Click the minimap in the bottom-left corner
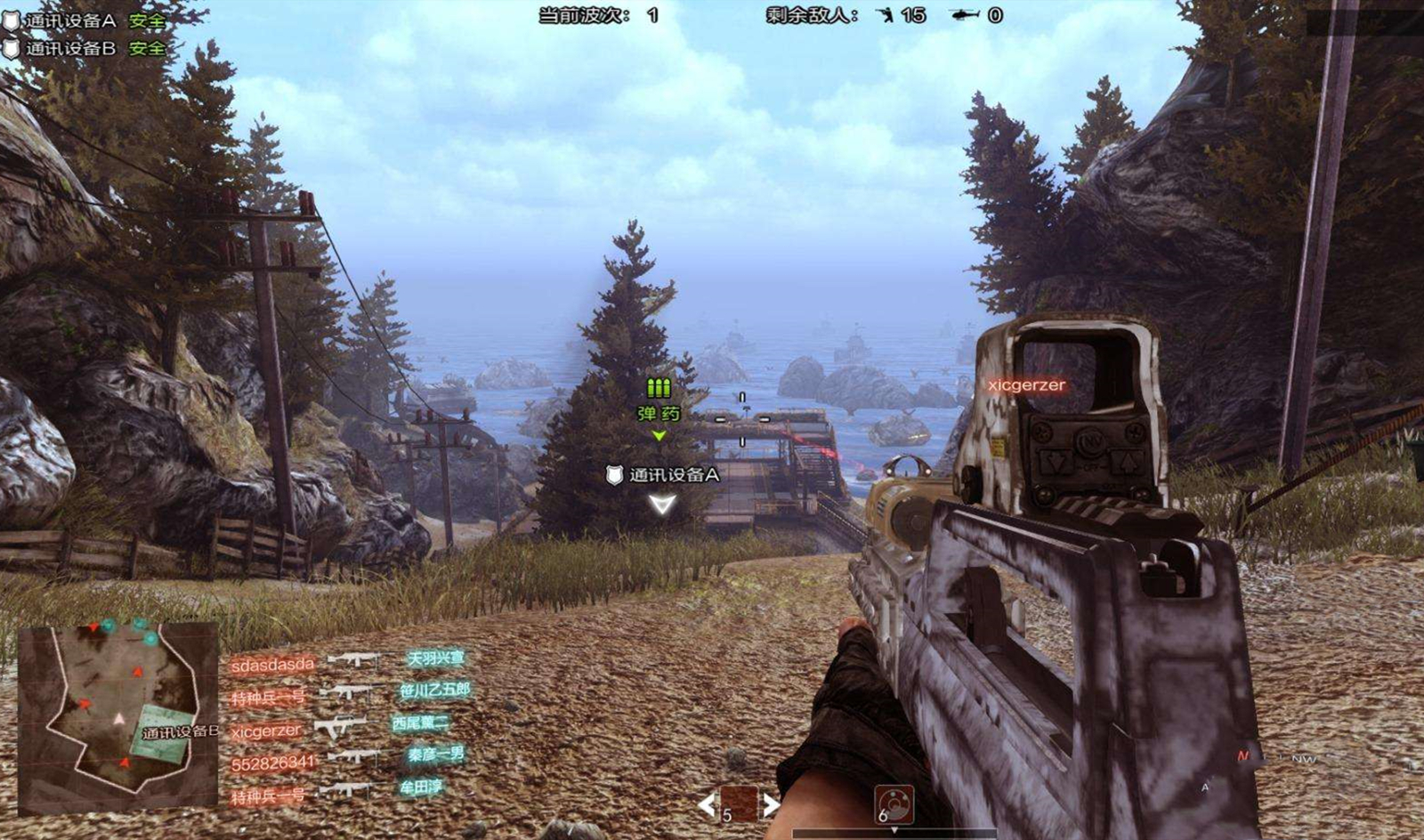Viewport: 1424px width, 840px height. click(x=117, y=718)
